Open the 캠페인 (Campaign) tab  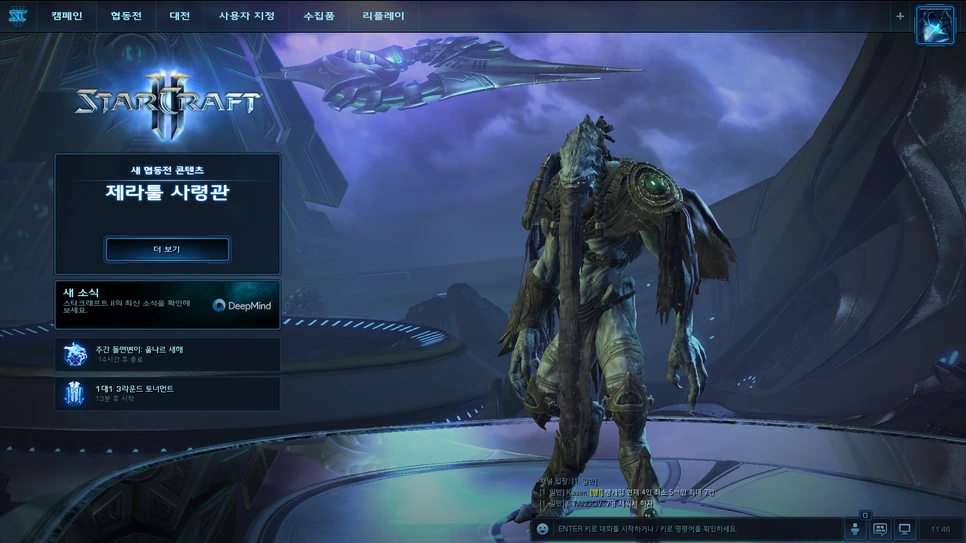[x=66, y=16]
